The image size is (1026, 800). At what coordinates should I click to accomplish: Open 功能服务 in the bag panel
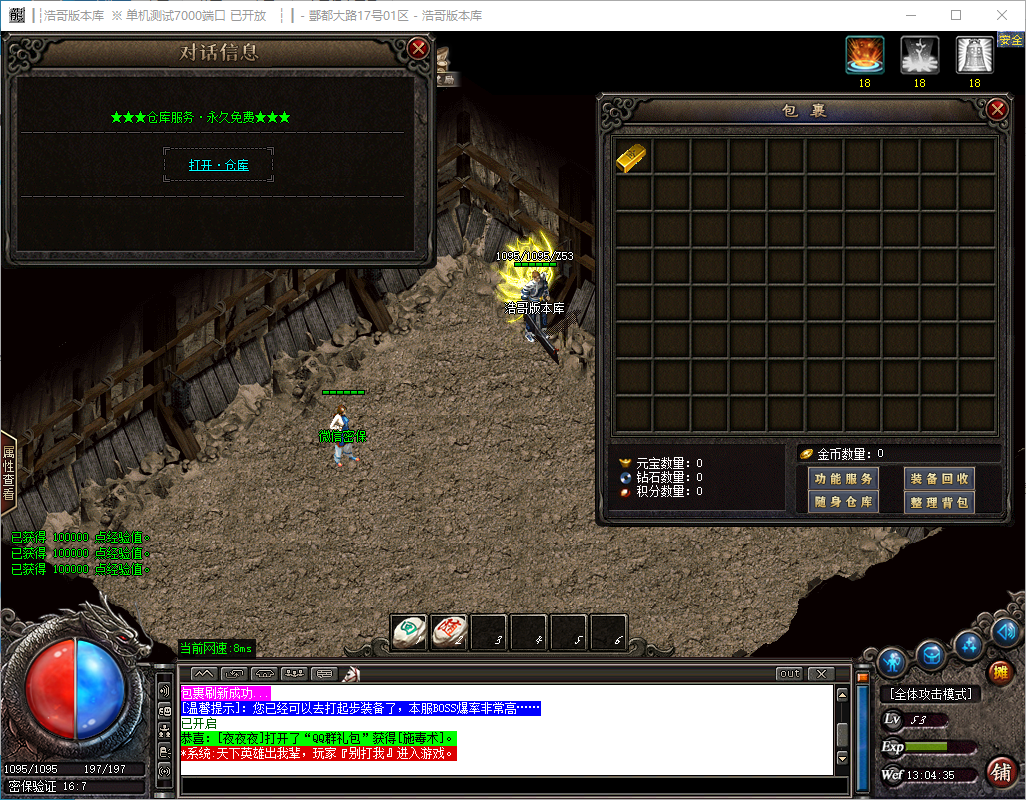pyautogui.click(x=843, y=479)
